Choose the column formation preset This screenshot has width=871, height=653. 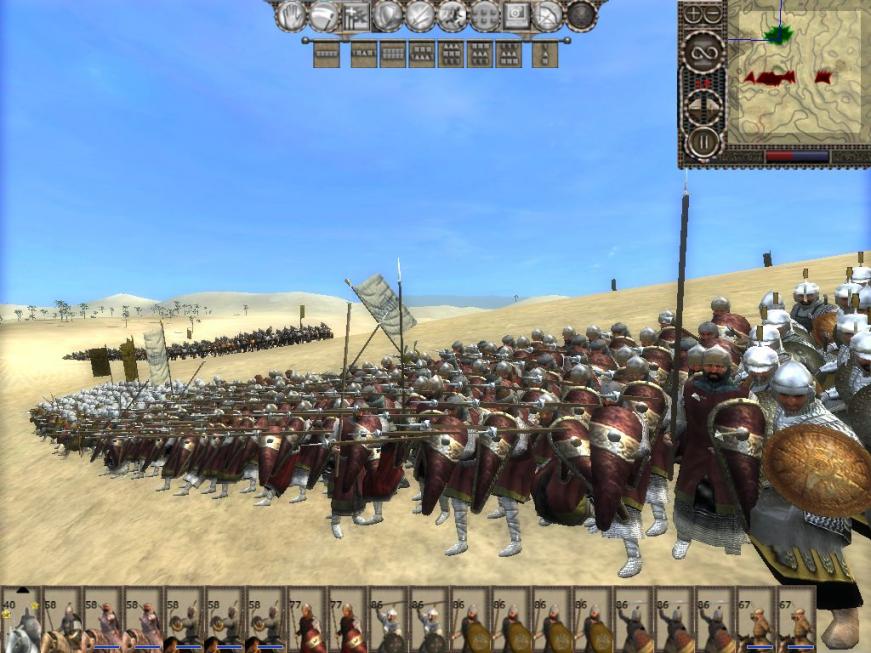pyautogui.click(x=545, y=54)
